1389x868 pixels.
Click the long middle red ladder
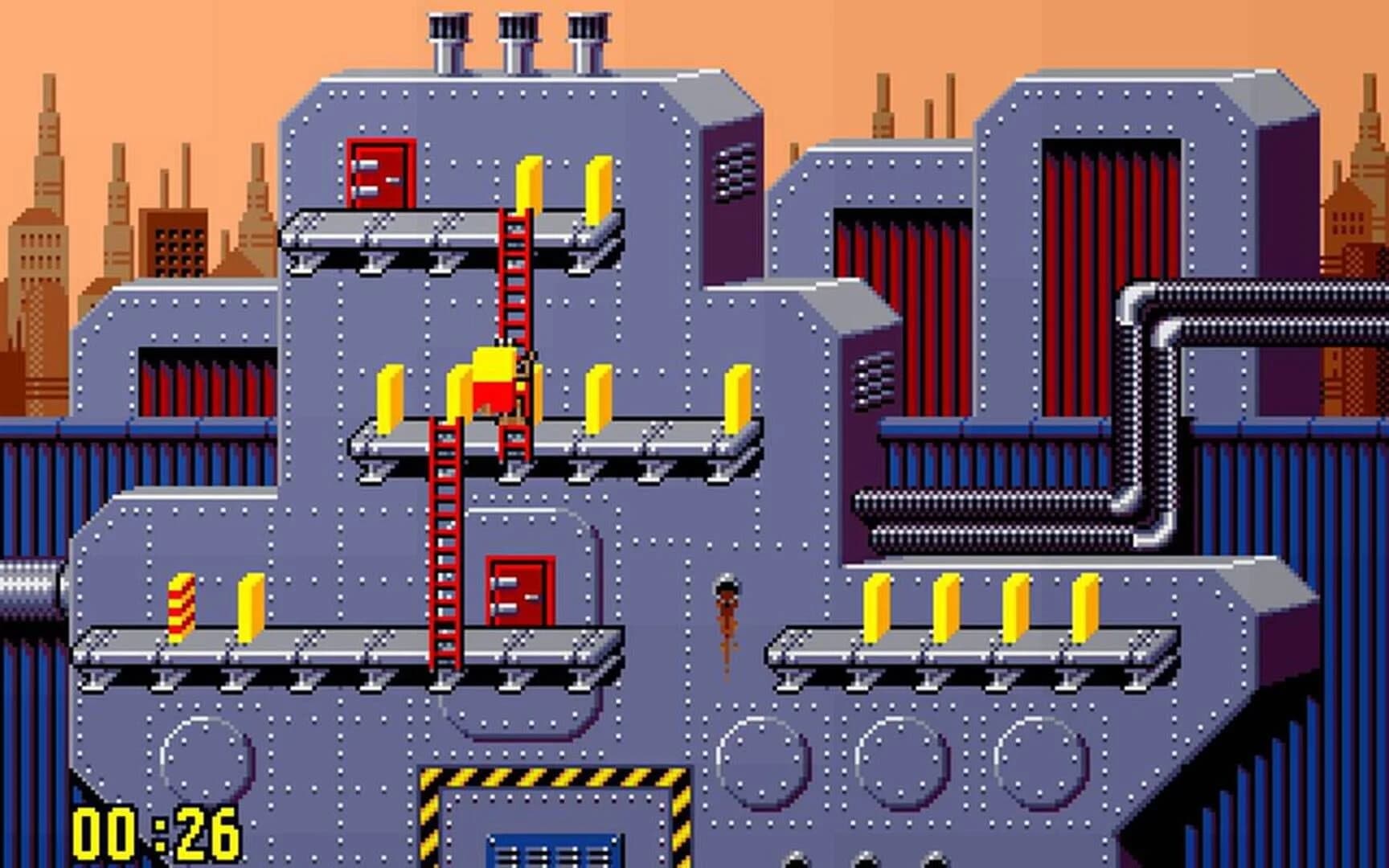pos(443,547)
